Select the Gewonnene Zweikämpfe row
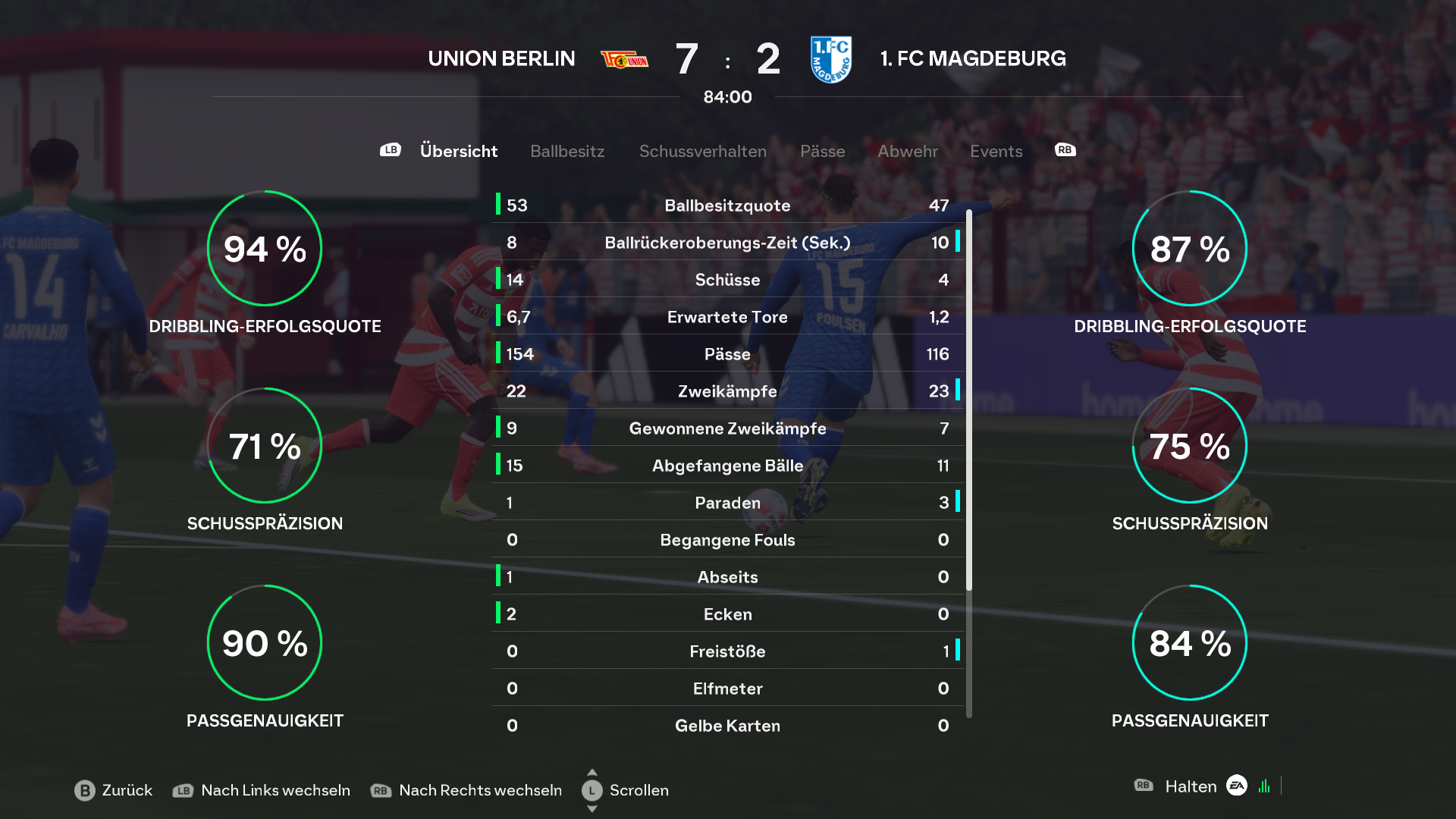1456x819 pixels. point(727,428)
